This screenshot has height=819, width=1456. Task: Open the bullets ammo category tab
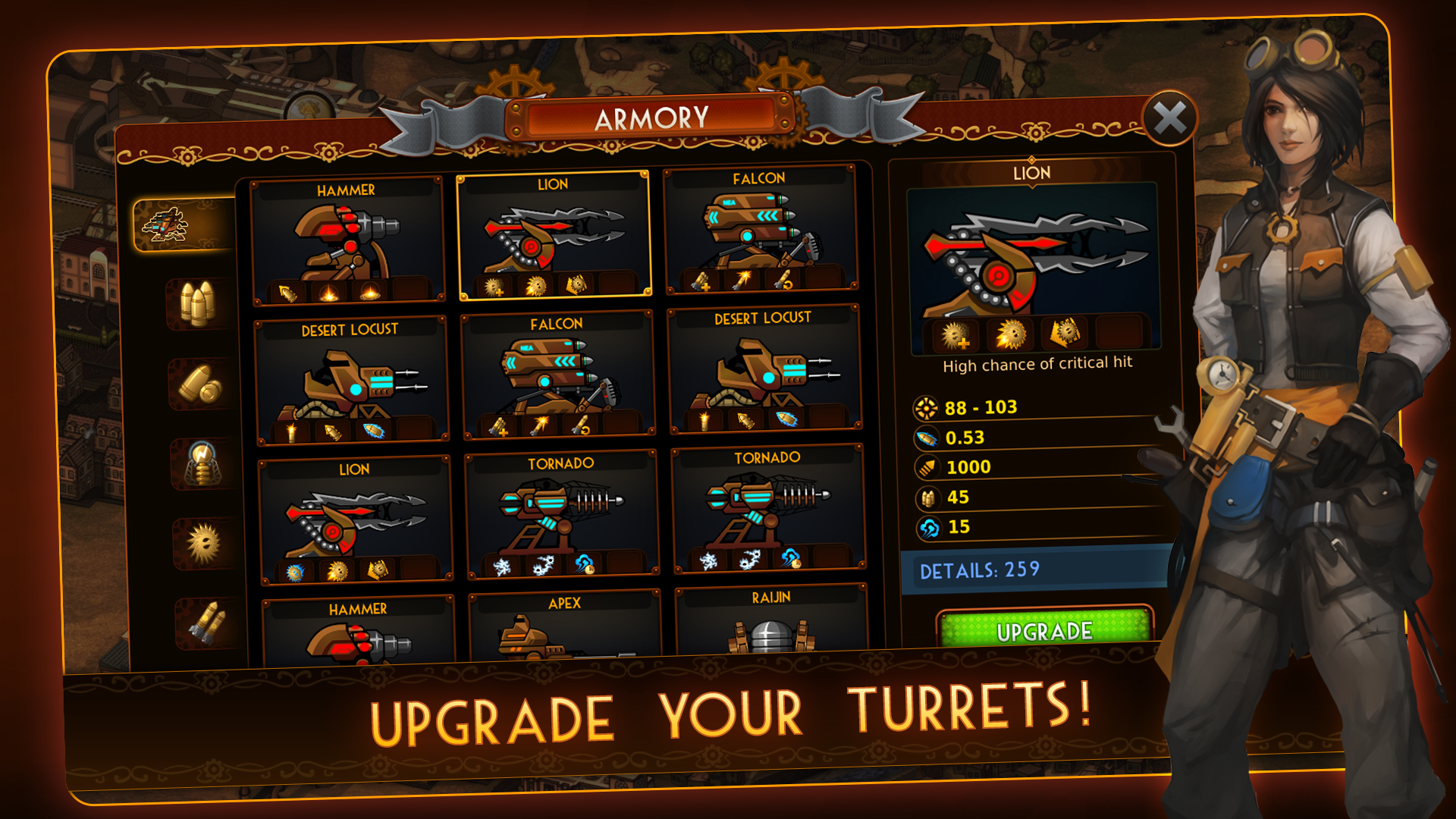pyautogui.click(x=196, y=303)
